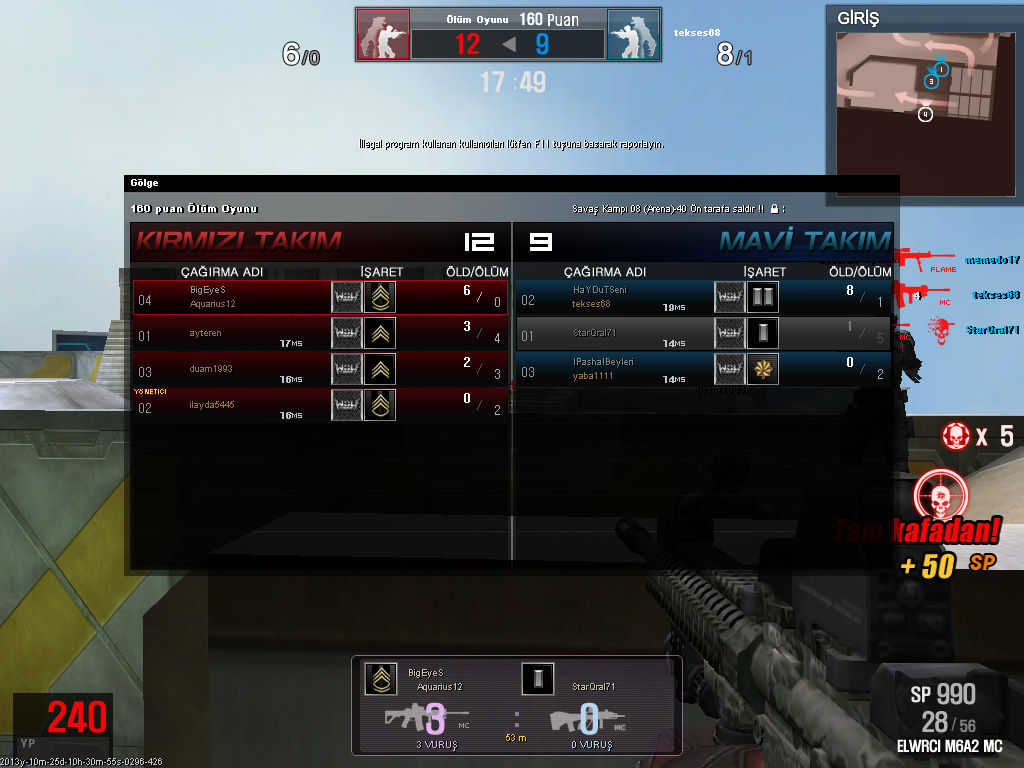This screenshot has height=768, width=1024.
Task: Select the blue team emblem at the top
Action: (633, 36)
